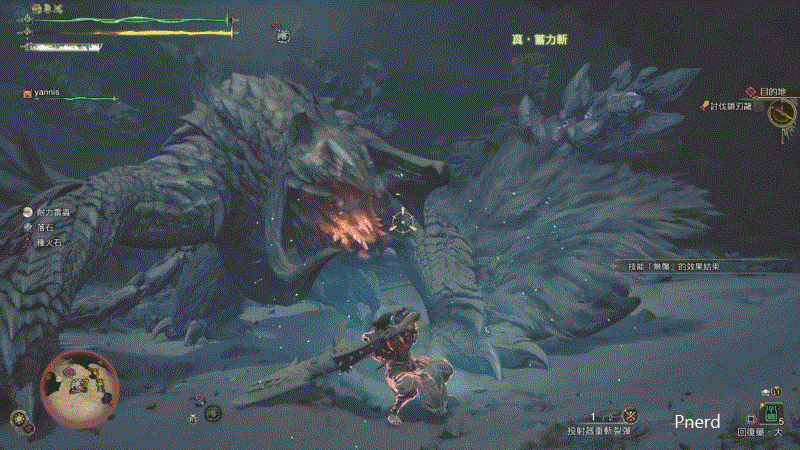The height and width of the screenshot is (450, 800).
Task: Select the 耐力雷蟲 environment hint entry
Action: point(48,211)
